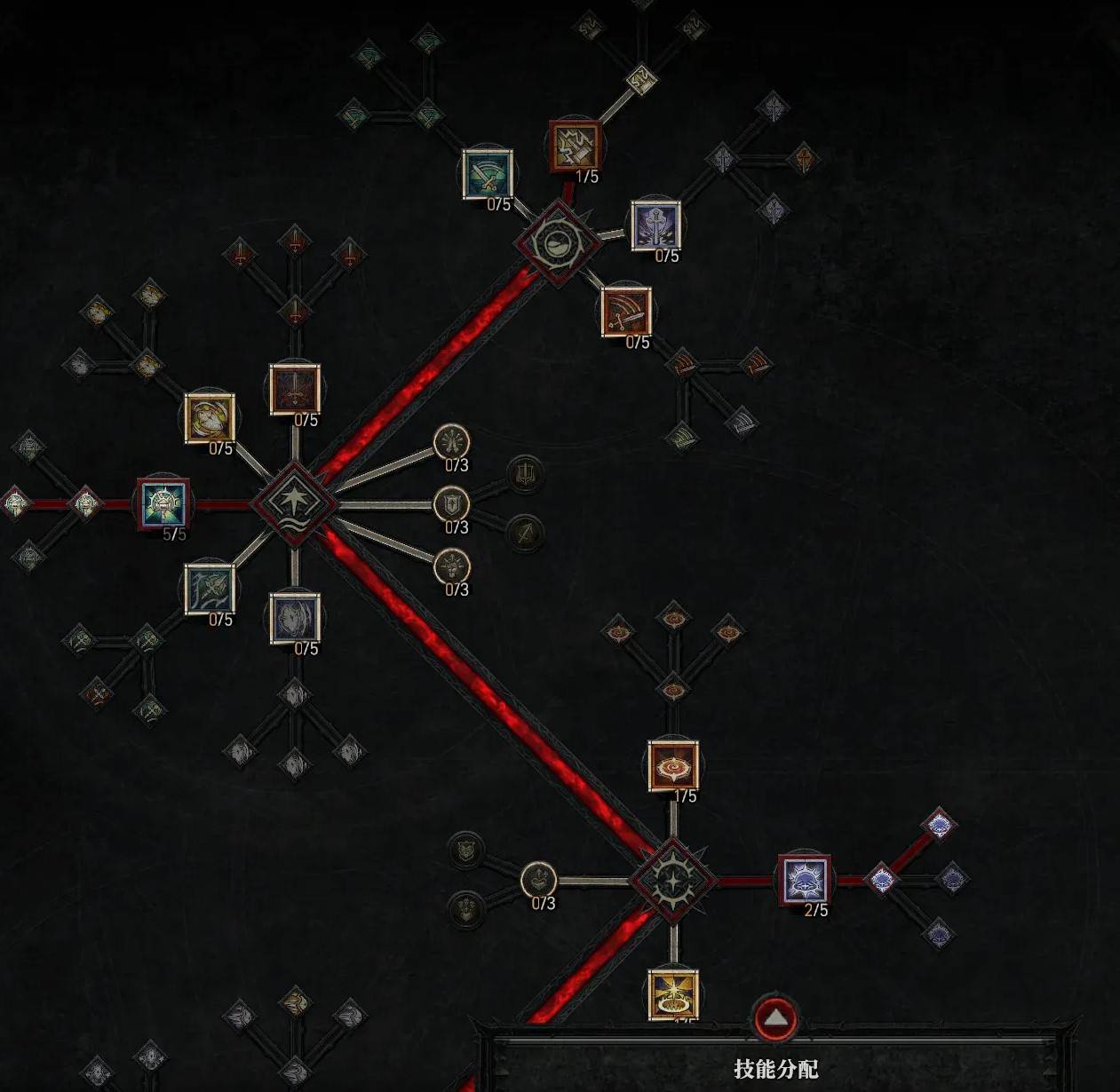Upgrade the orange spiral eye skill
Image resolution: width=1120 pixels, height=1092 pixels.
[673, 765]
